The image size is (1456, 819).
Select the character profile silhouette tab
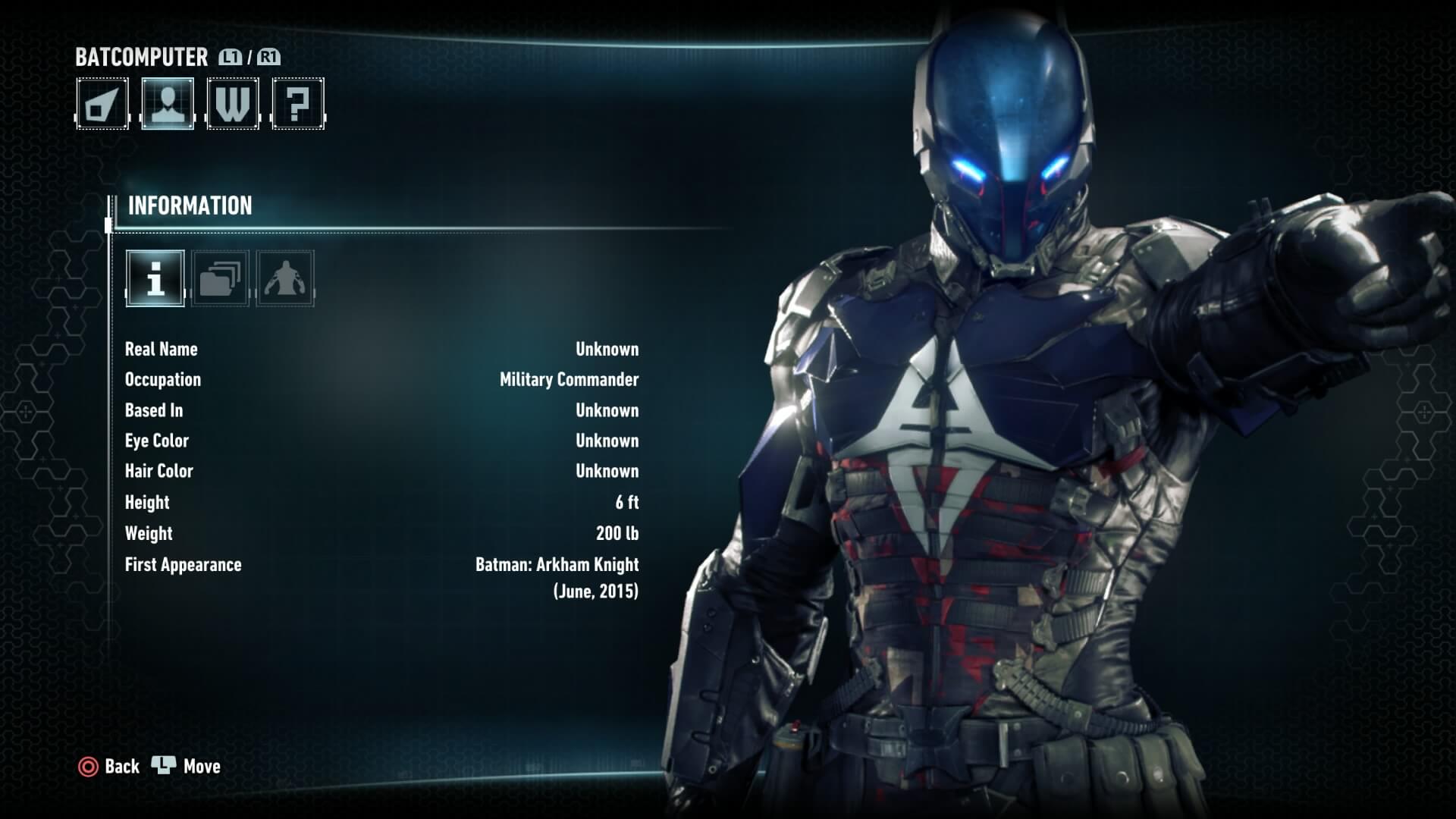pyautogui.click(x=168, y=104)
